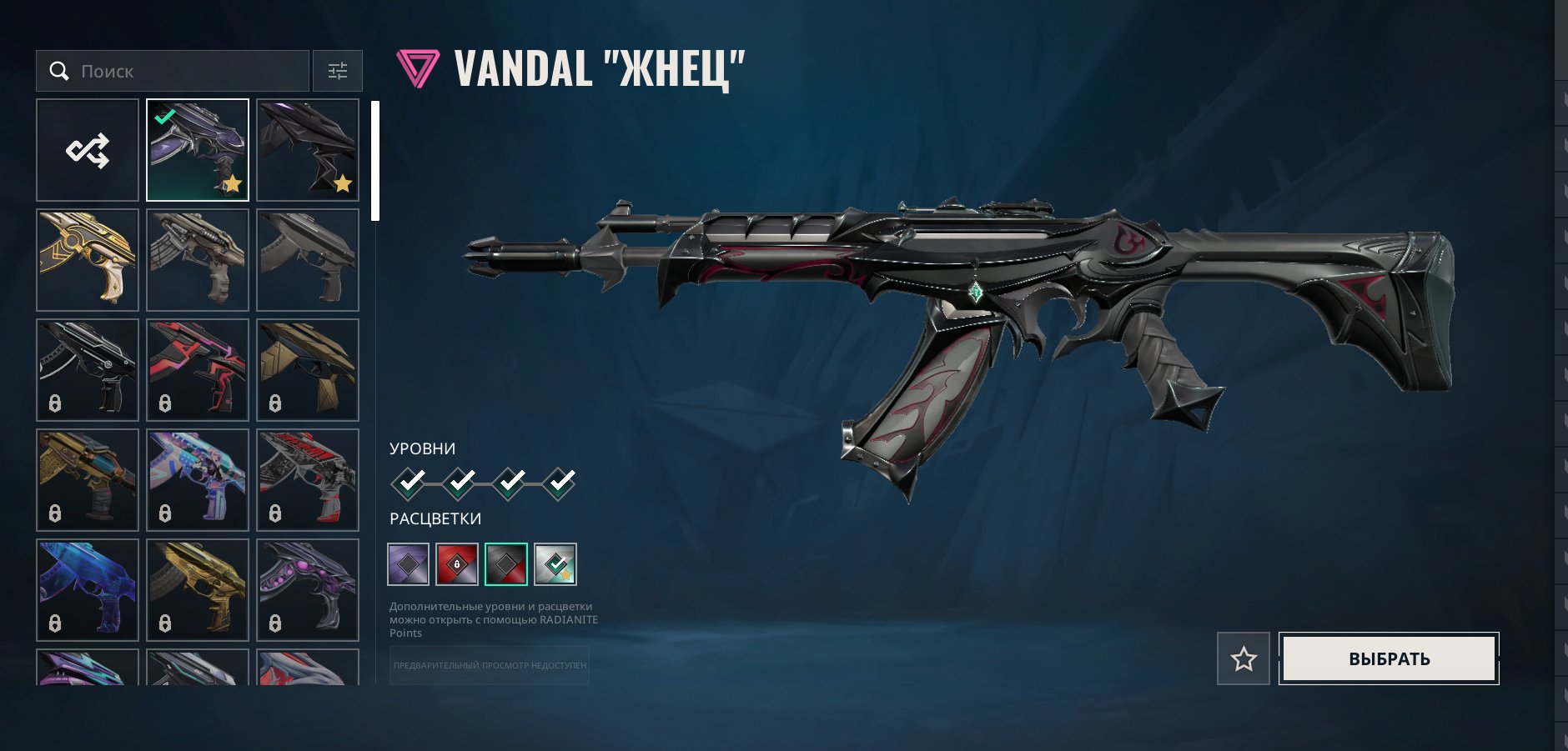Select the random skin shuffle tile

click(x=88, y=150)
